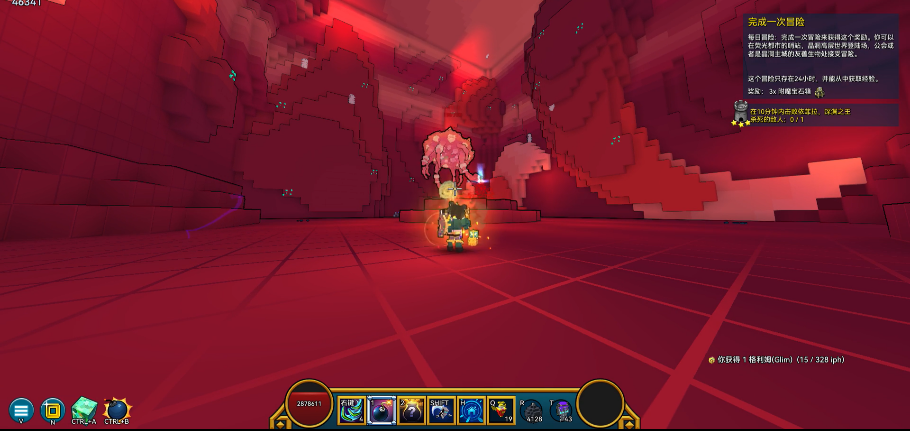This screenshot has width=910, height=431.
Task: Activate the blue home portal ability
Action: click(x=471, y=410)
